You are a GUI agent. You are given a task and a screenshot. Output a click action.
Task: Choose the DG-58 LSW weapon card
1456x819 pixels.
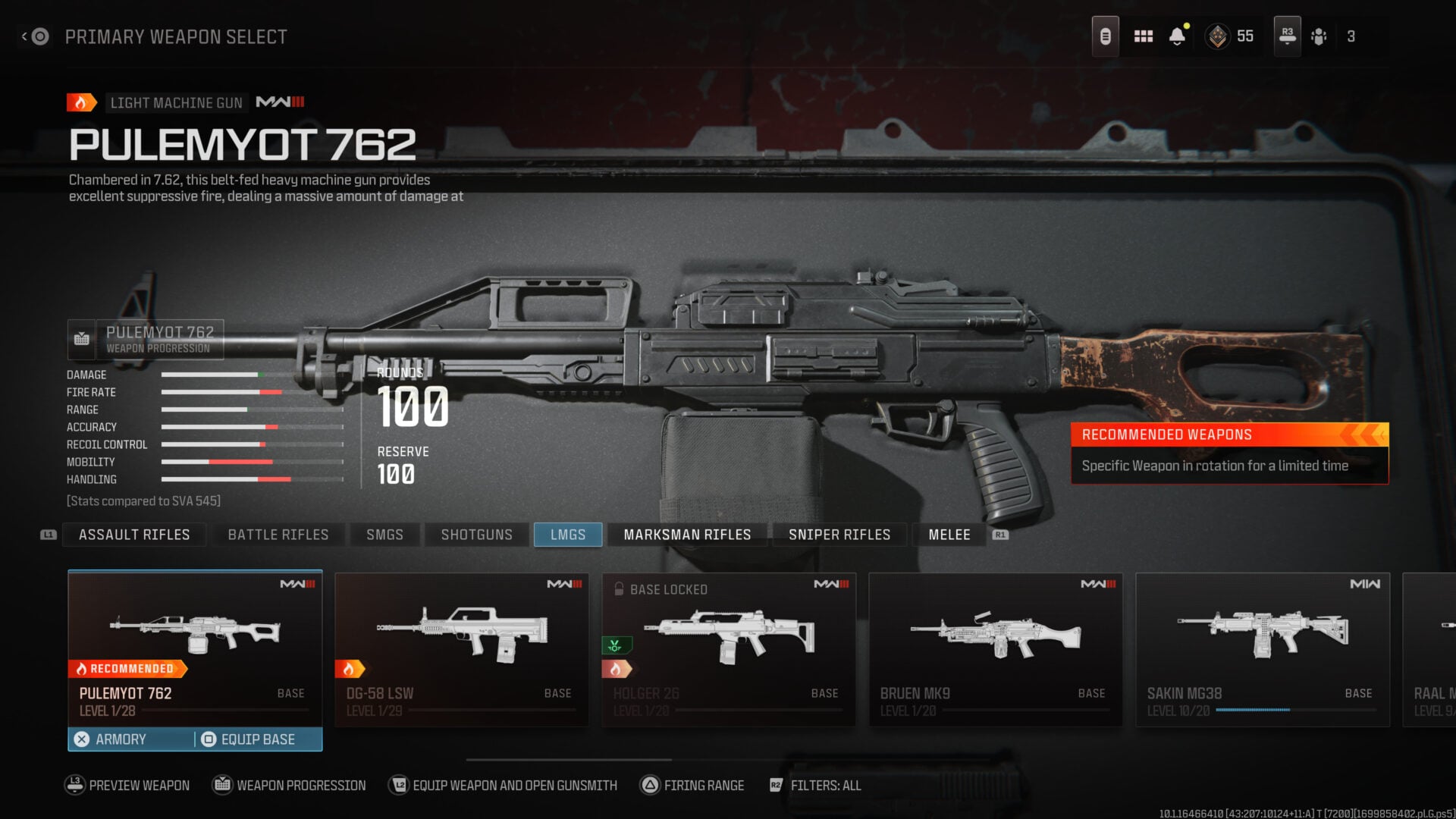(x=462, y=648)
